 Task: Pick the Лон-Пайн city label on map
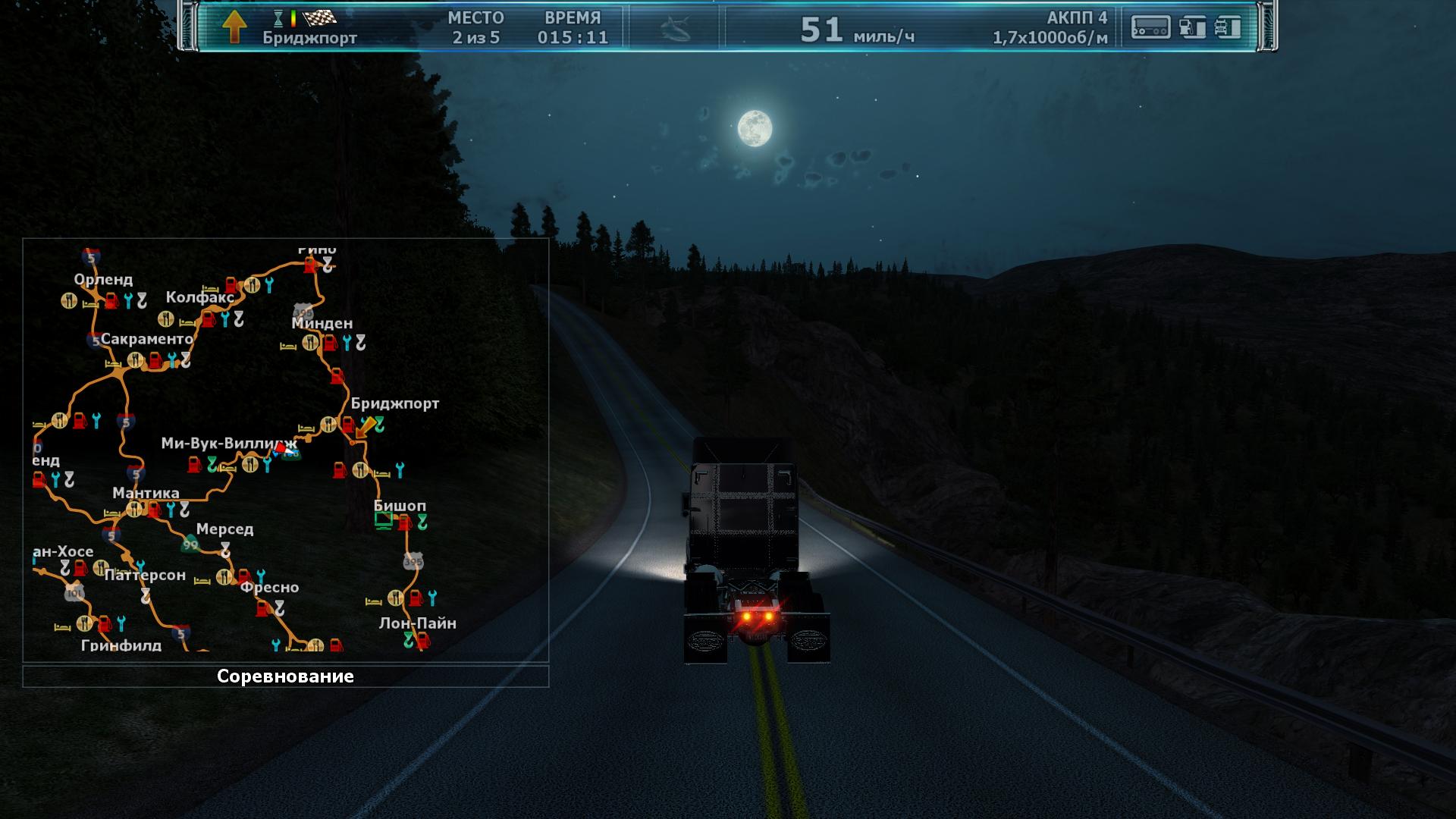pos(417,623)
